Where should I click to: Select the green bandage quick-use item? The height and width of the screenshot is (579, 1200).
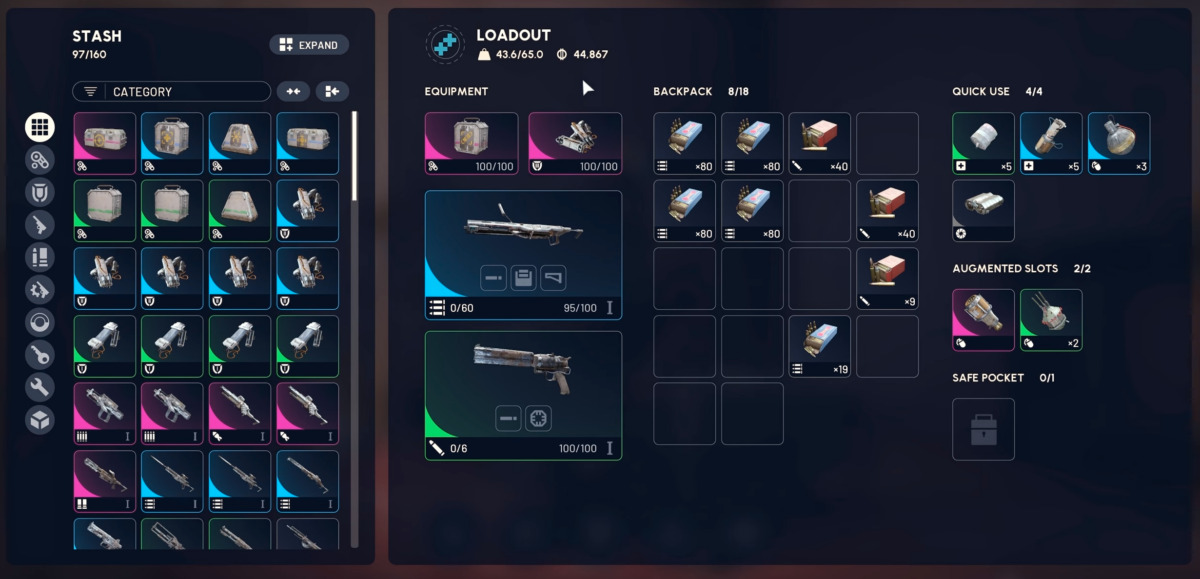(983, 143)
